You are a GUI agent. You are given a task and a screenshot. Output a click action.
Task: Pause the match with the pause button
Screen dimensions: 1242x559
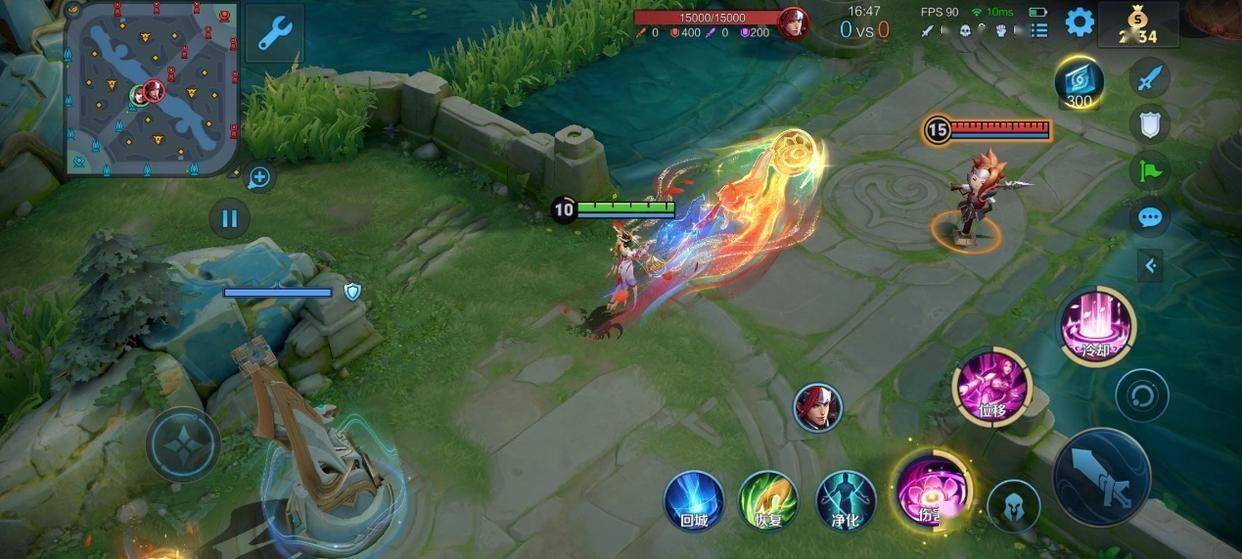pyautogui.click(x=230, y=218)
